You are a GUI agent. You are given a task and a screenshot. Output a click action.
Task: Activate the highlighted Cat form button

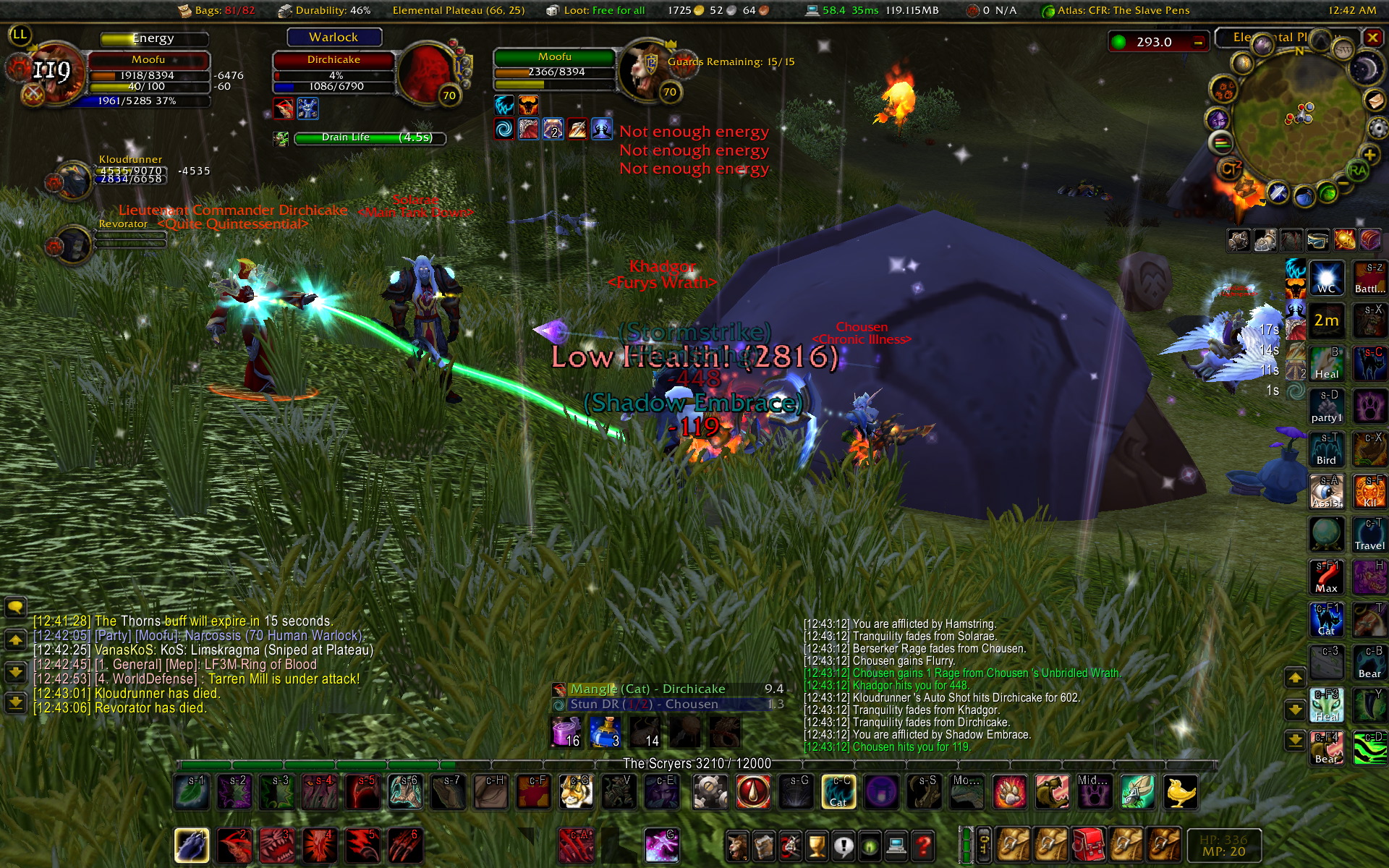click(x=838, y=791)
